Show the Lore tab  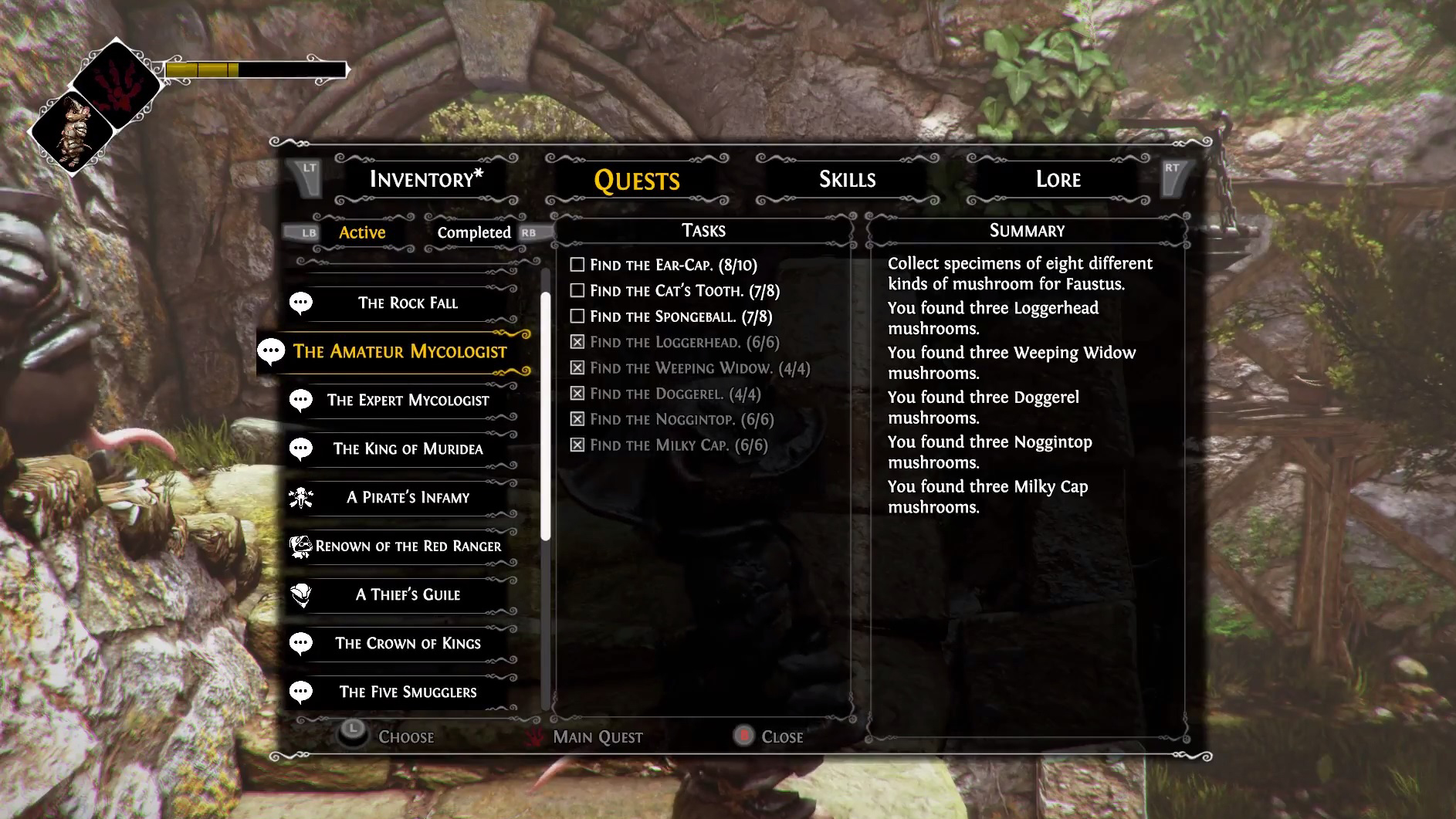1058,179
